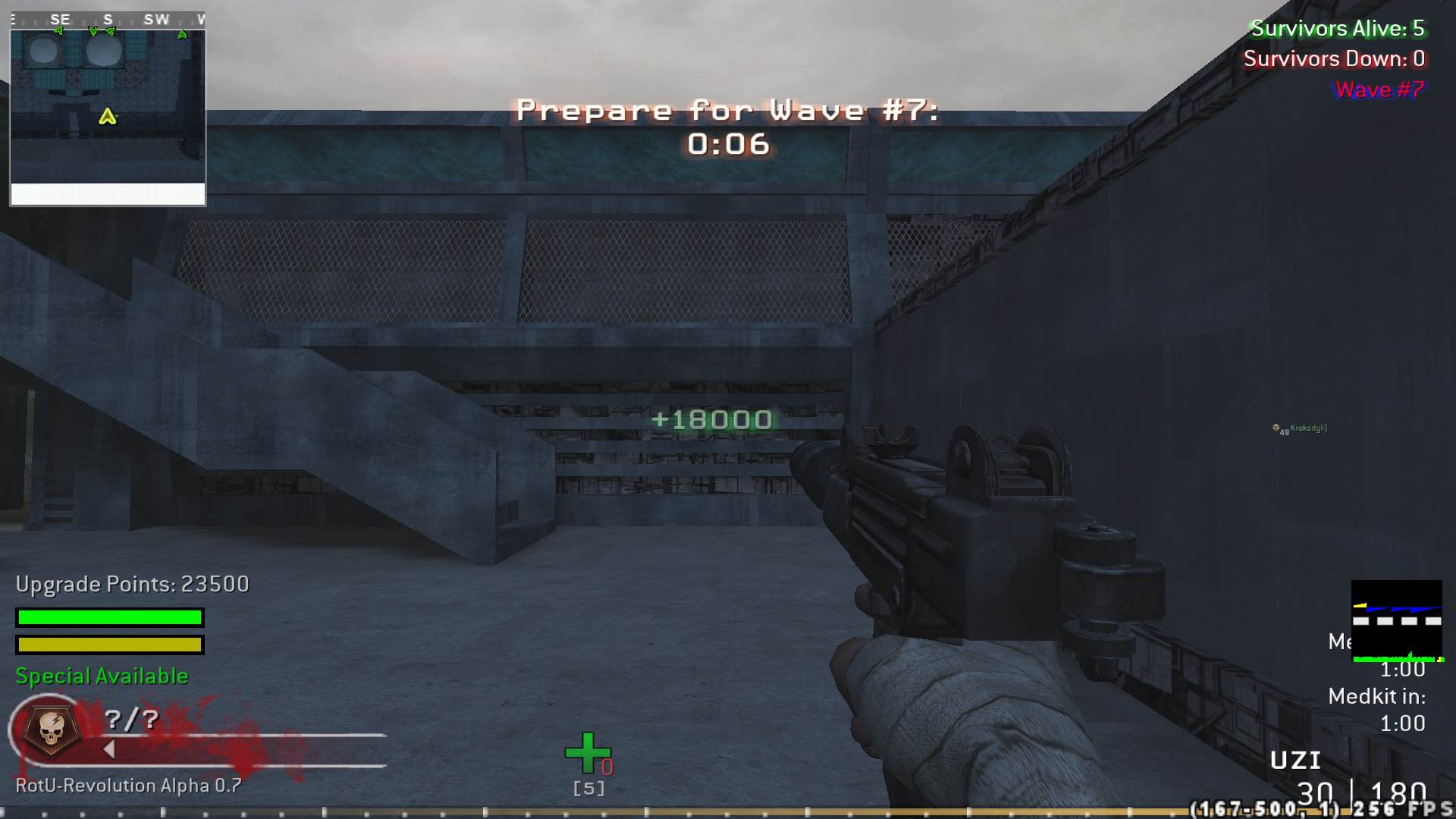Expand the Wave #7 indicator
Screen dimensions: 1456x819
[1378, 89]
